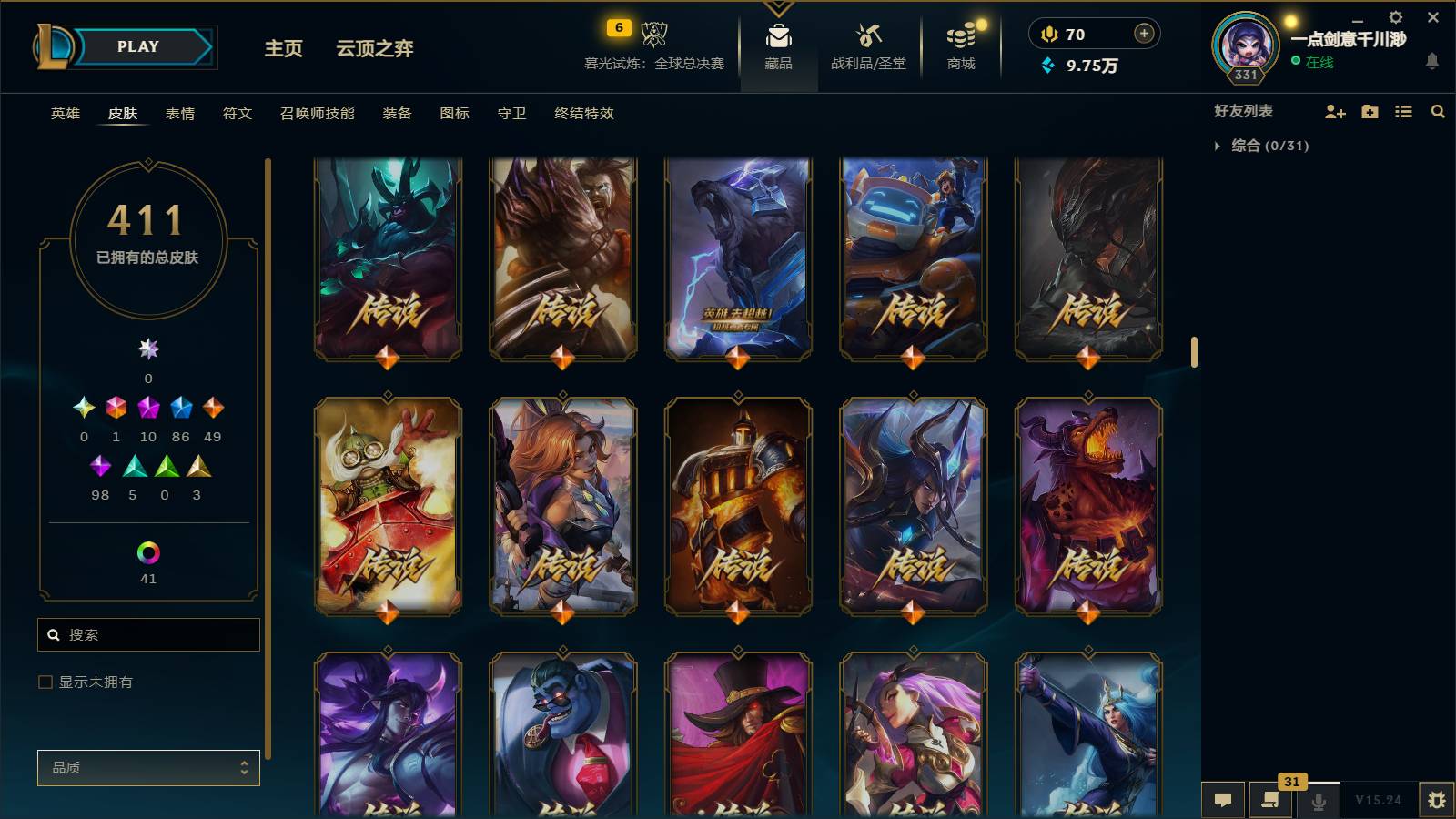Click the add friend icon in friend list

click(1334, 111)
